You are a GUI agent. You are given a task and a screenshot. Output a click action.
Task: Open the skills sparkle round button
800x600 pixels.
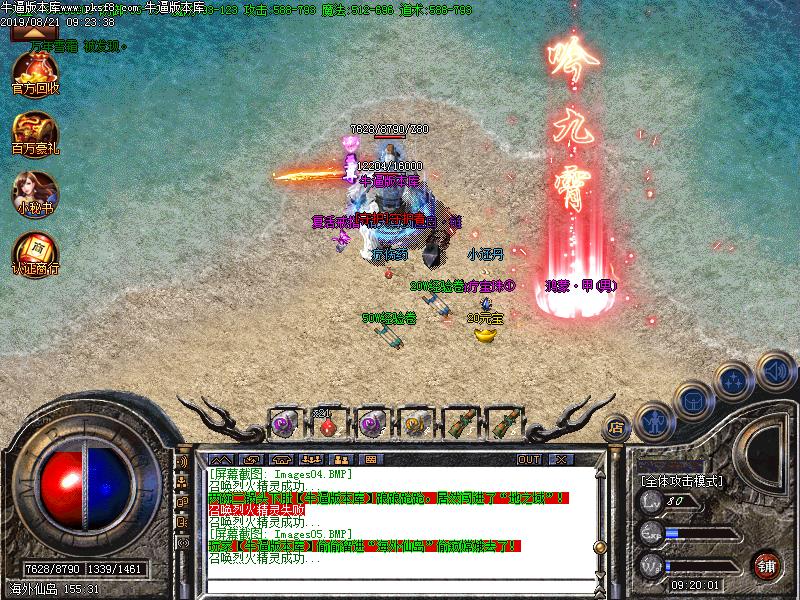click(x=735, y=381)
